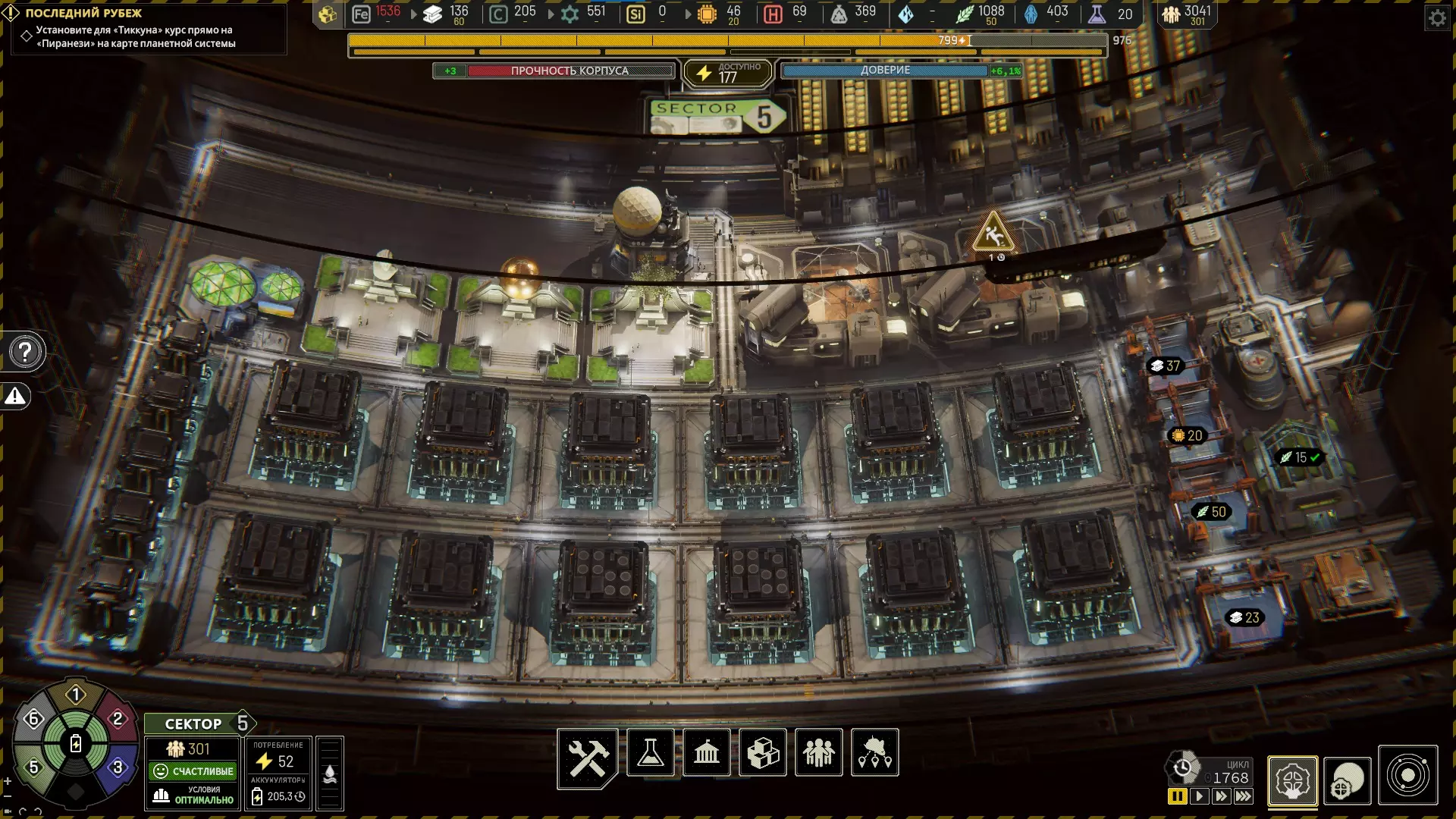This screenshot has width=1456, height=819.
Task: Select sector 3 on the sector wheel
Action: pos(118,767)
